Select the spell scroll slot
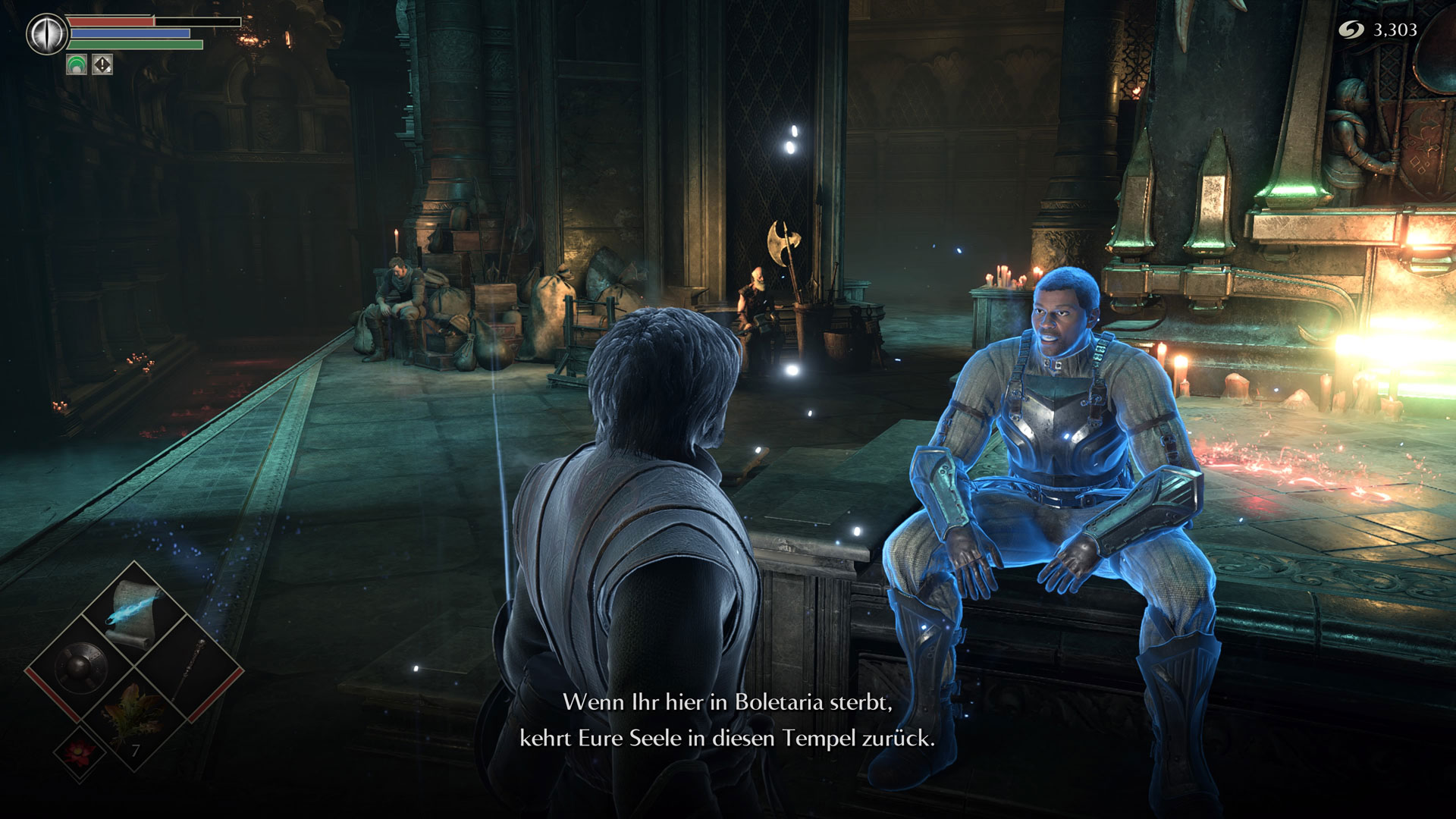Image resolution: width=1456 pixels, height=819 pixels. (x=135, y=613)
